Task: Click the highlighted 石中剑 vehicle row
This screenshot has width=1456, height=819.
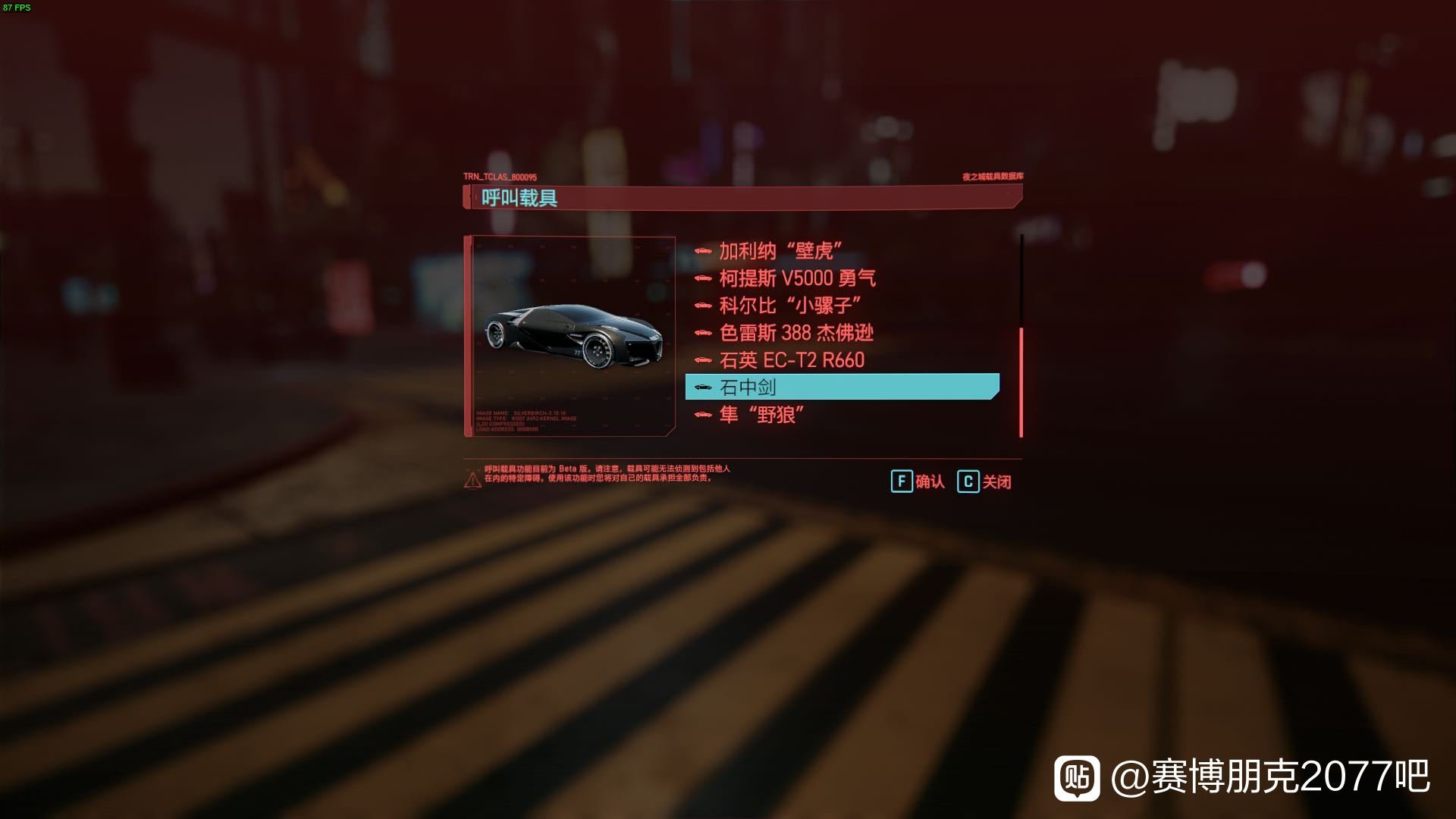Action: tap(842, 387)
